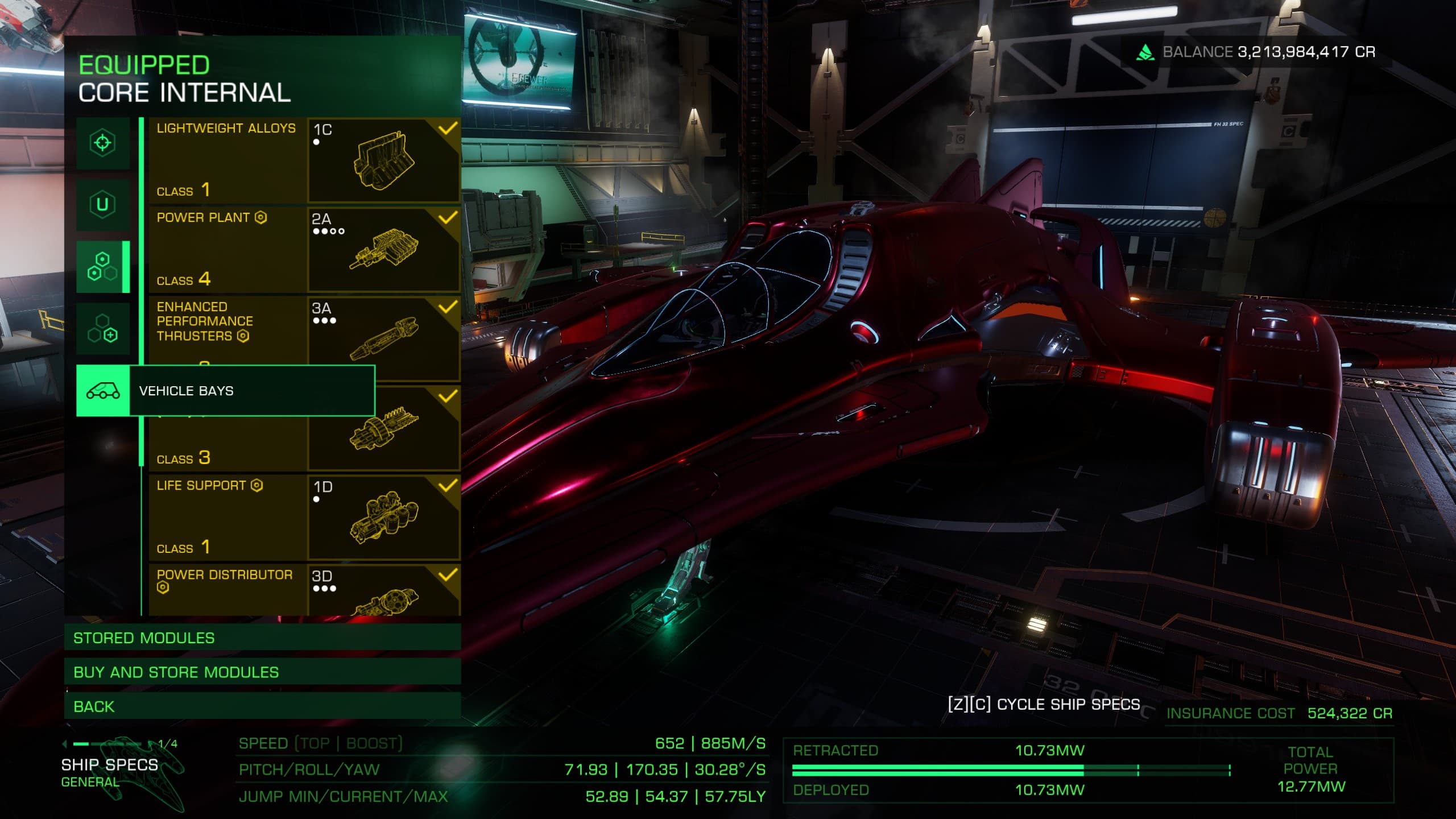Go Back from outfitting menu
Image resolution: width=1456 pixels, height=819 pixels.
(262, 706)
